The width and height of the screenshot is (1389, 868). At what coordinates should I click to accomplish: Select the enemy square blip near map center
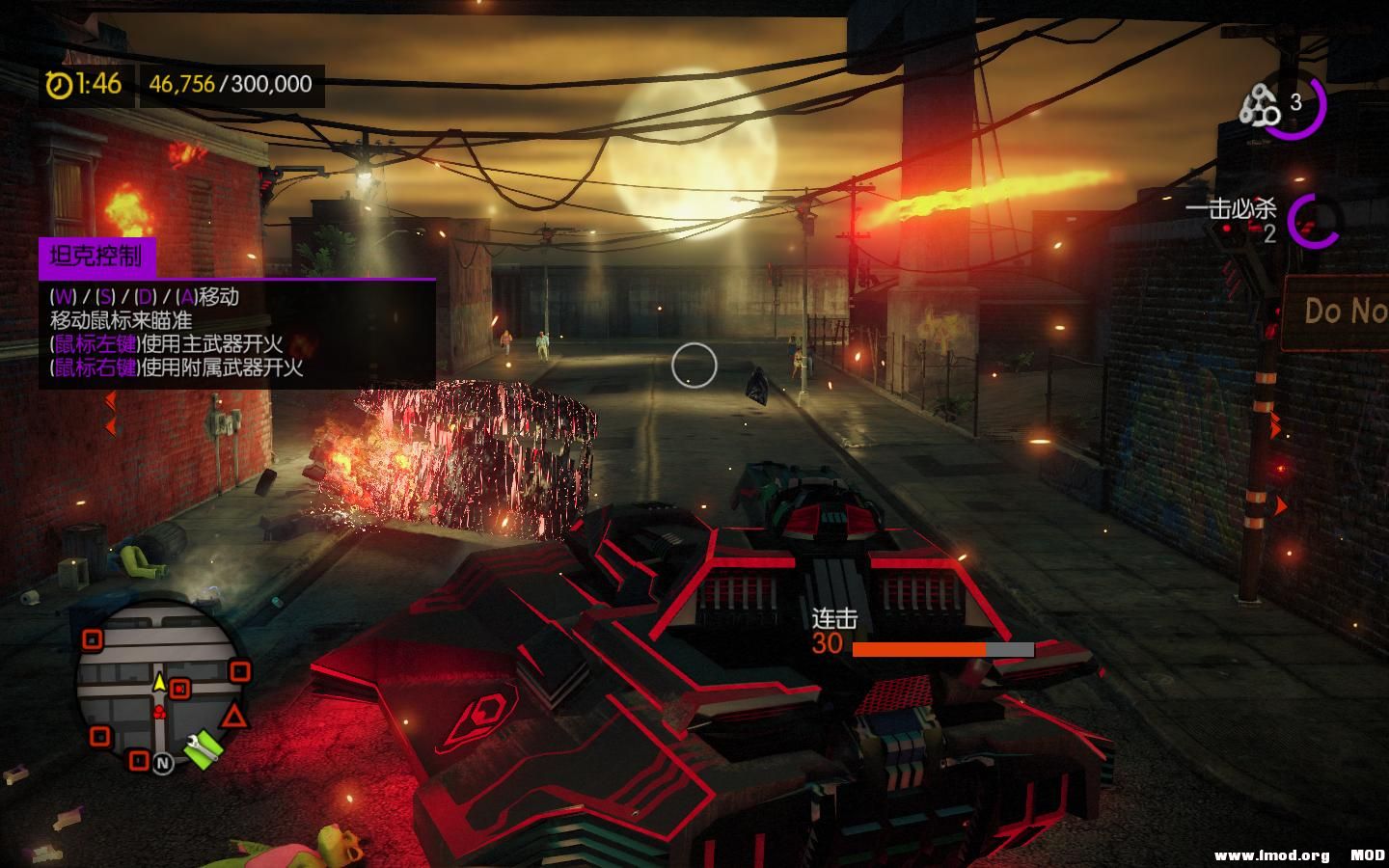pyautogui.click(x=179, y=689)
